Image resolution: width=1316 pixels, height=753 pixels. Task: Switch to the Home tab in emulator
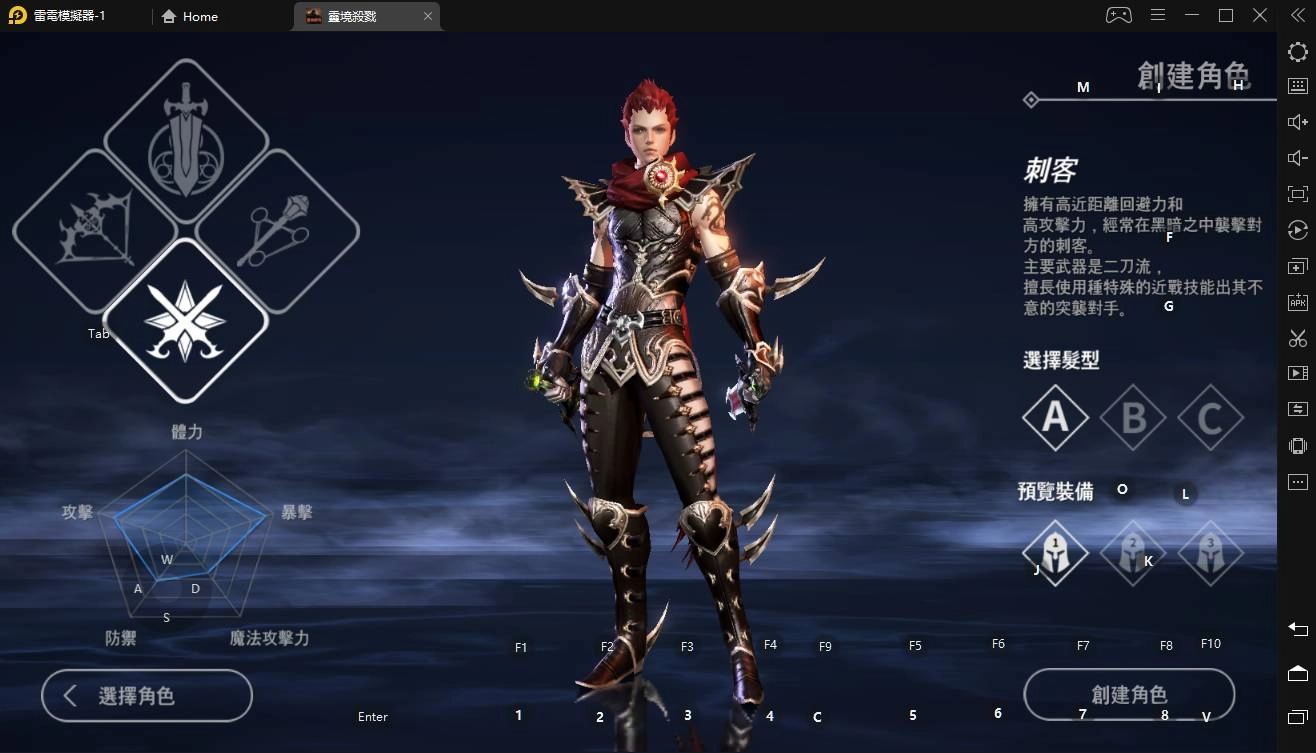click(x=190, y=16)
